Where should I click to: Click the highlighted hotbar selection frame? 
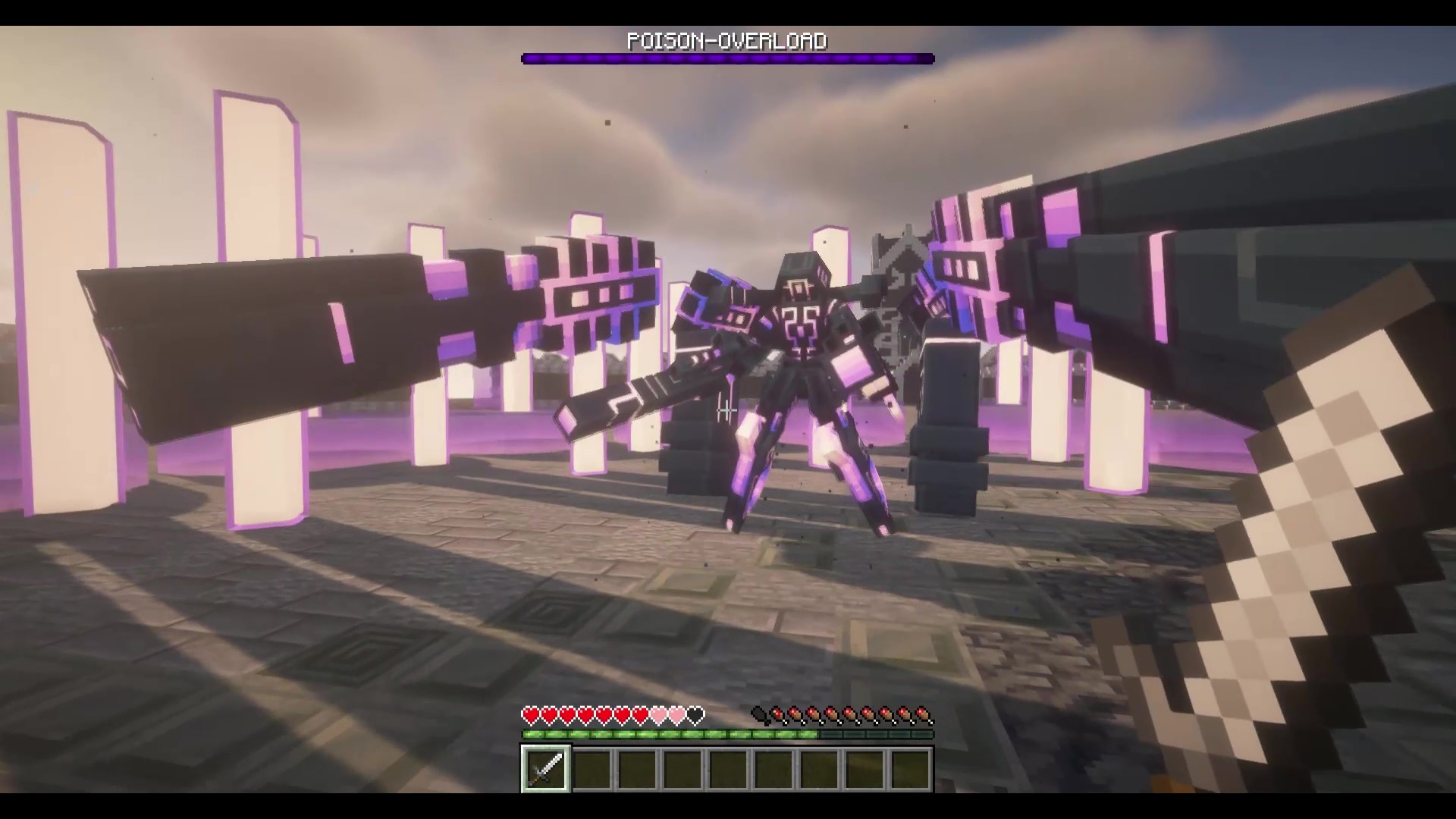click(x=544, y=769)
